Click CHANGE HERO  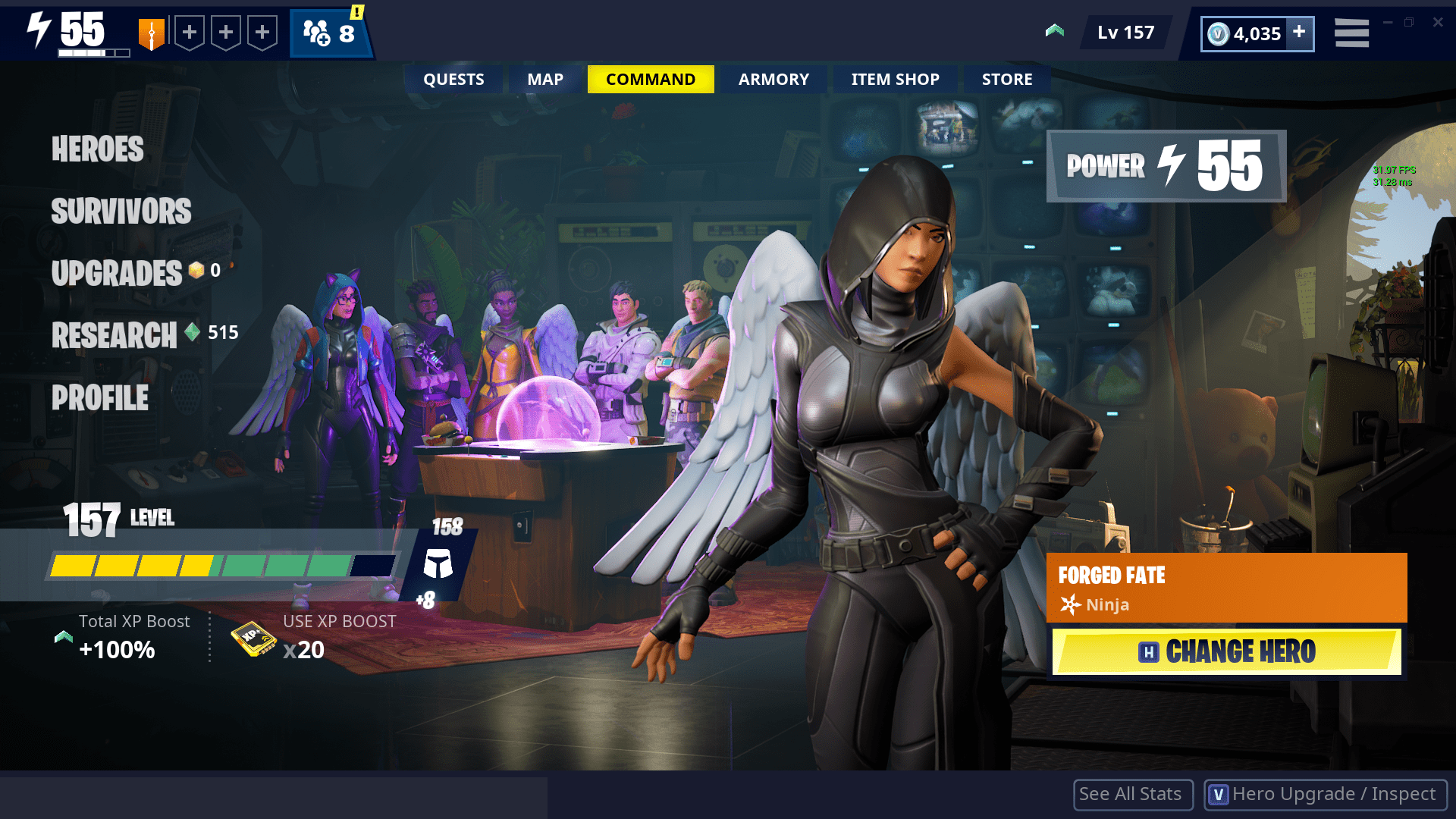[1226, 651]
